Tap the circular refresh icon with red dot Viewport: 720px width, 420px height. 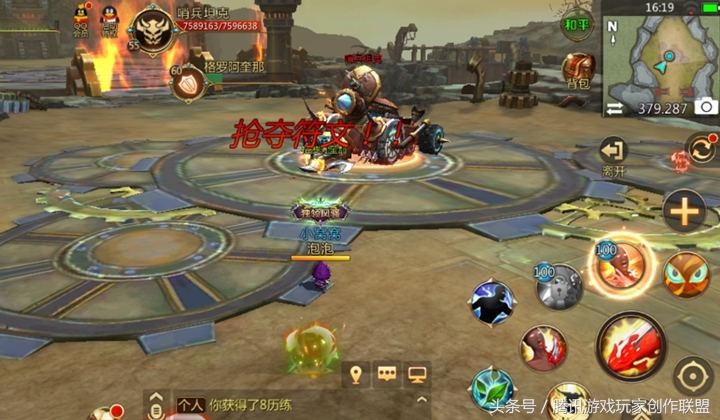[700, 153]
